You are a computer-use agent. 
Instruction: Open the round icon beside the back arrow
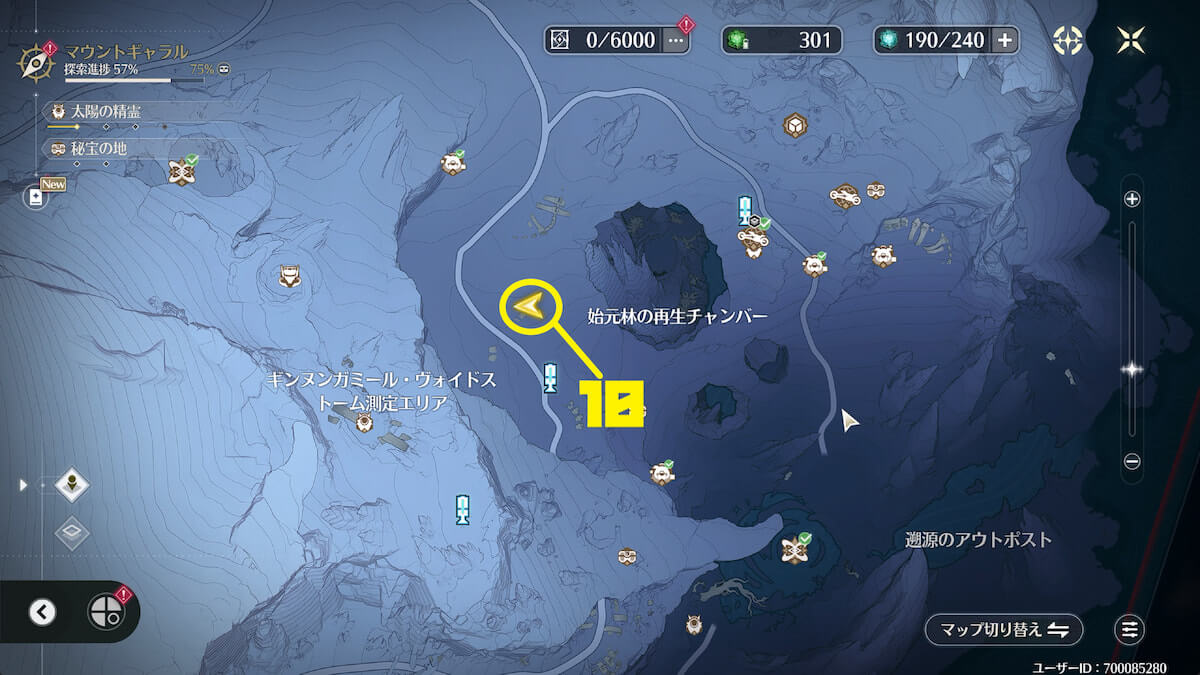[x=104, y=612]
